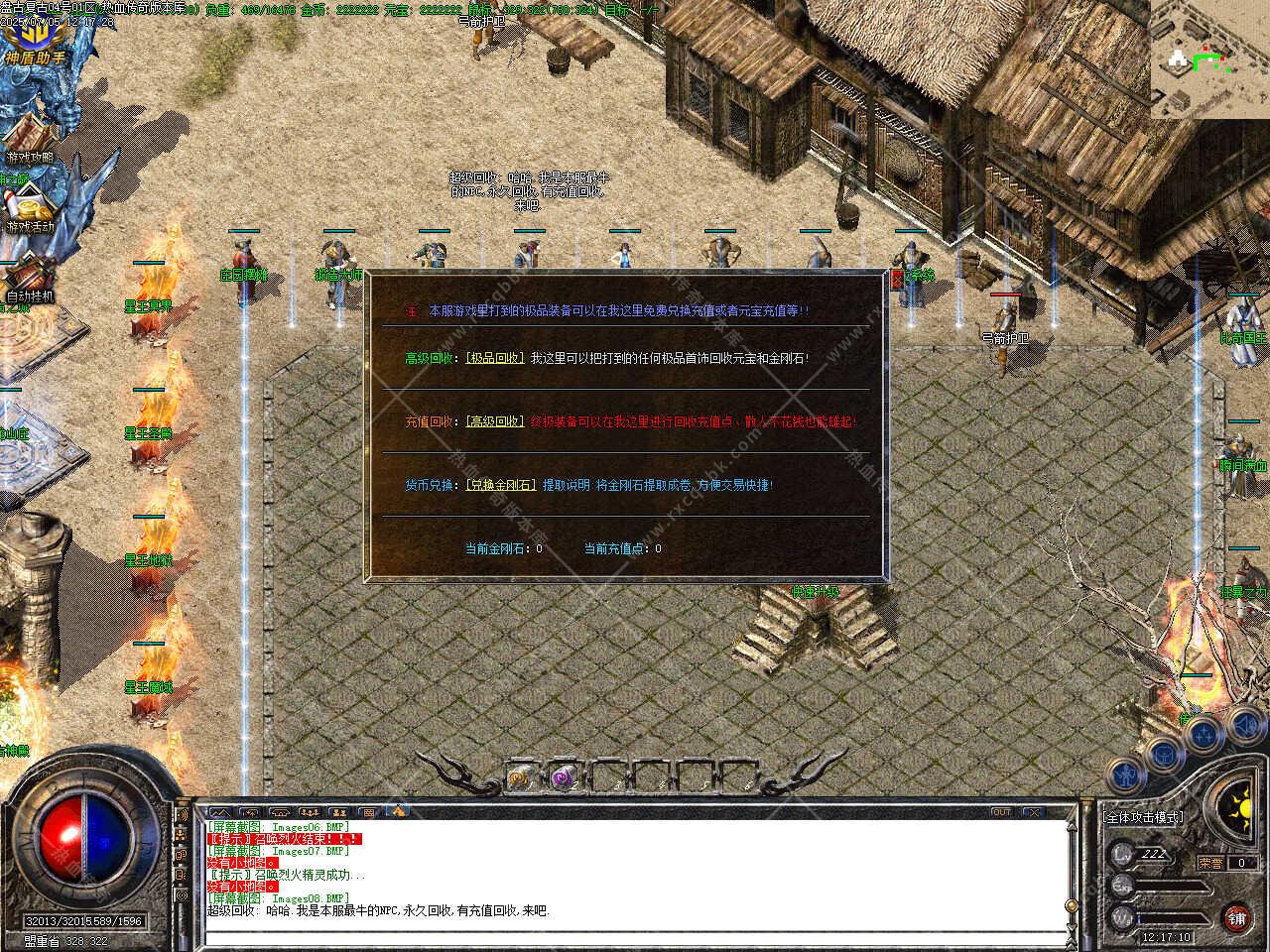Open the 荣誉 honor button
The image size is (1270, 952).
pyautogui.click(x=1210, y=863)
